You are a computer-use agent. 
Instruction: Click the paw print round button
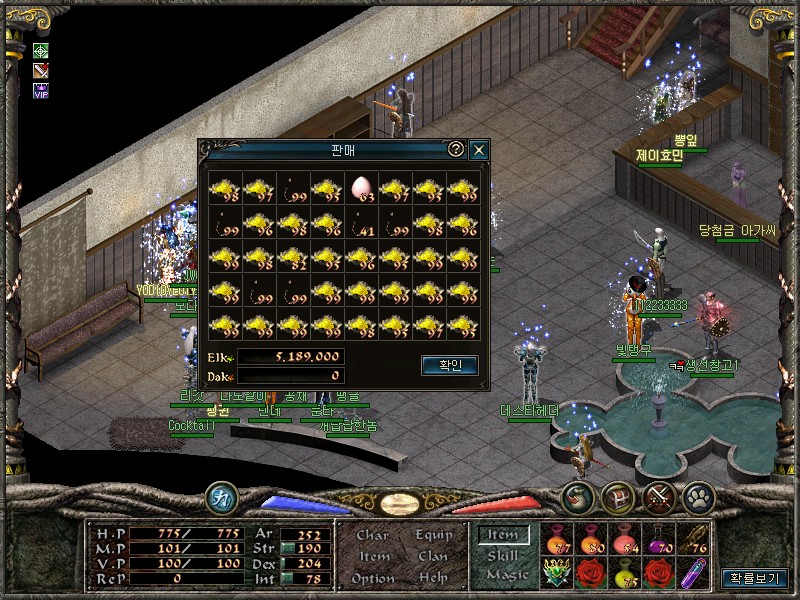[x=696, y=497]
